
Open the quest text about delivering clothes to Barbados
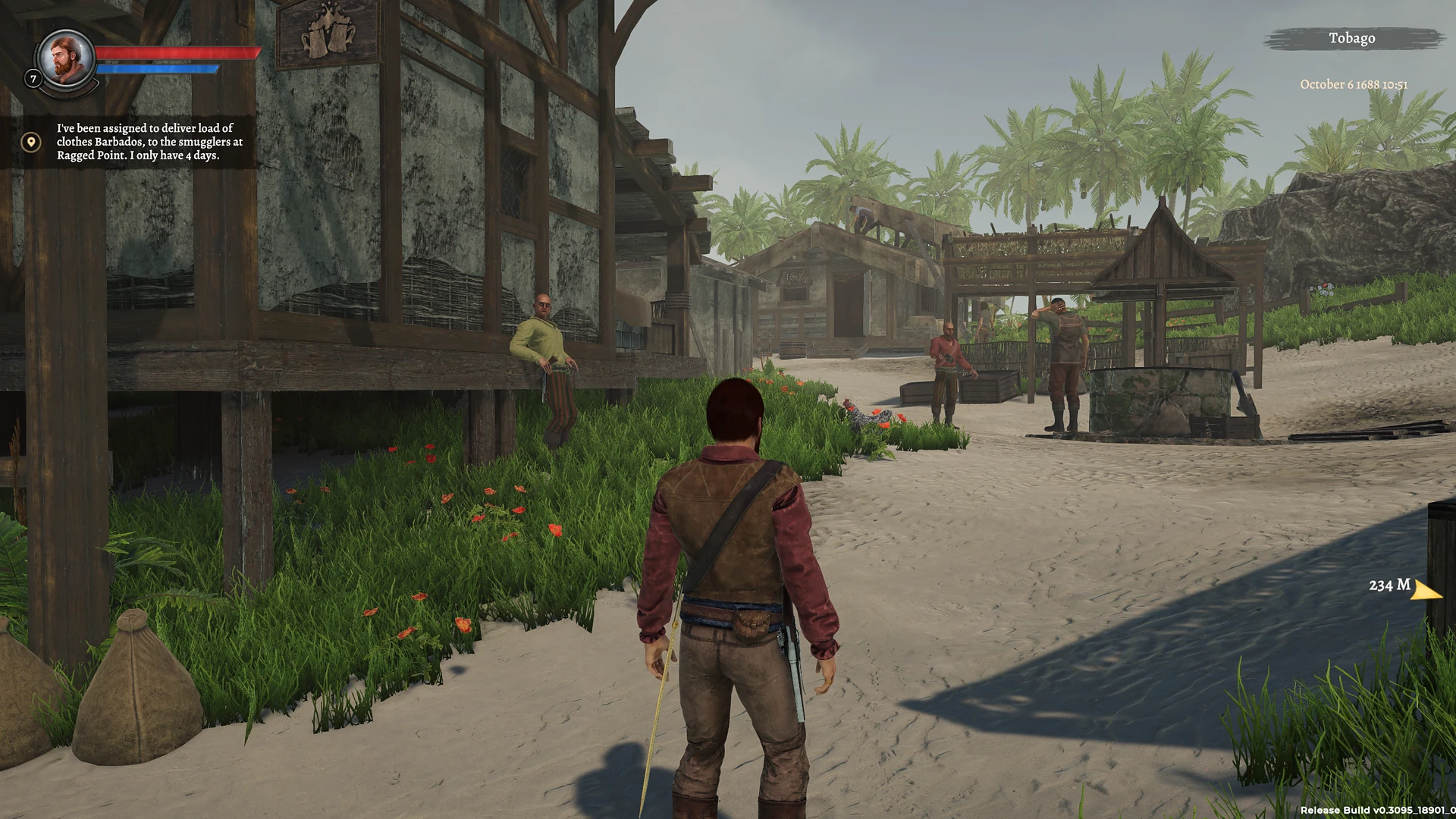click(149, 142)
